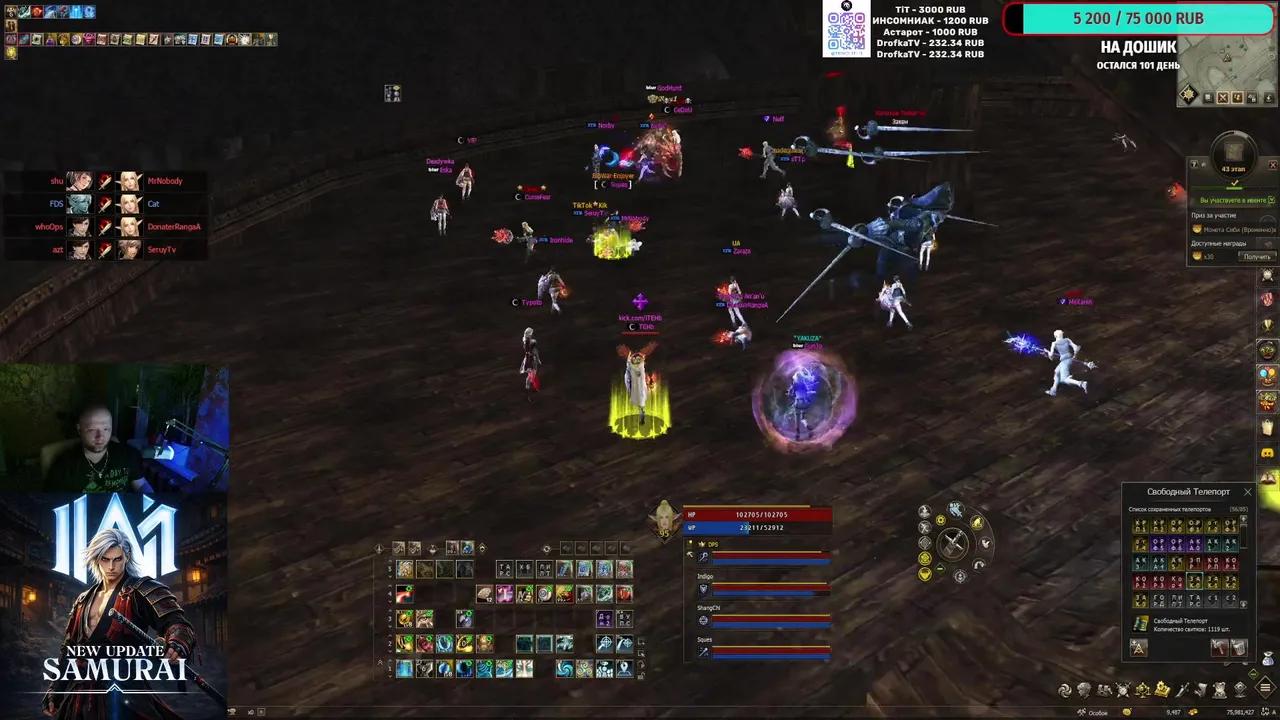Open the teleport scroll icon in Свободный Телепорт window

click(1141, 623)
